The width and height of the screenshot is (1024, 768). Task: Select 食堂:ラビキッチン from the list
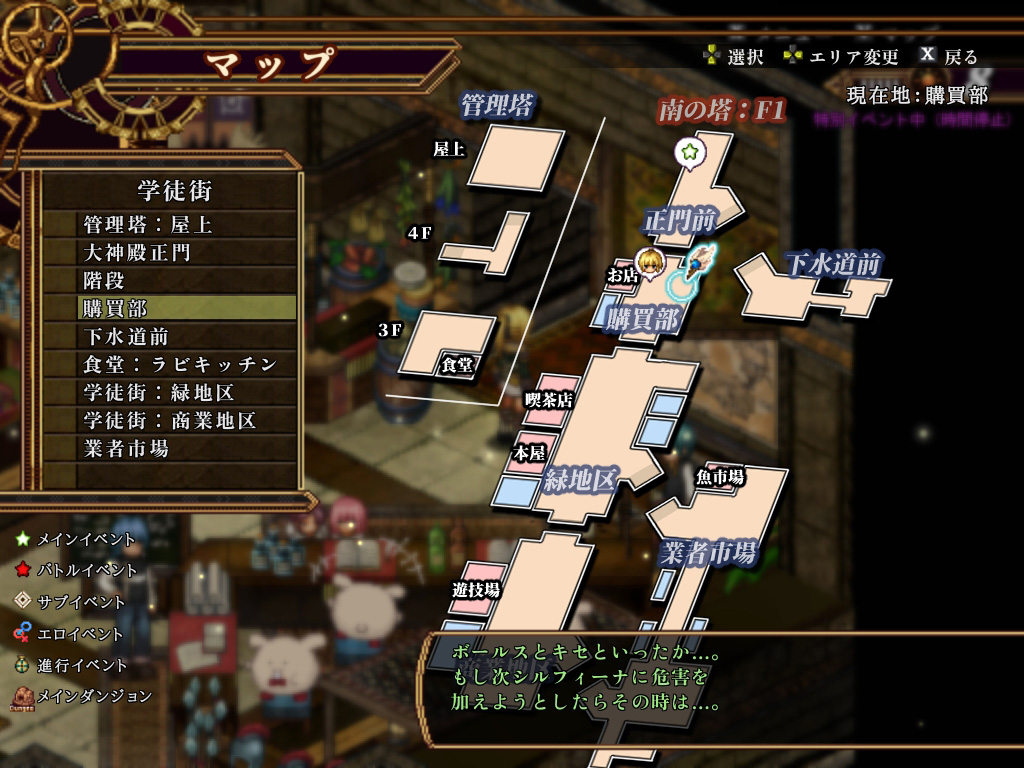[x=180, y=365]
